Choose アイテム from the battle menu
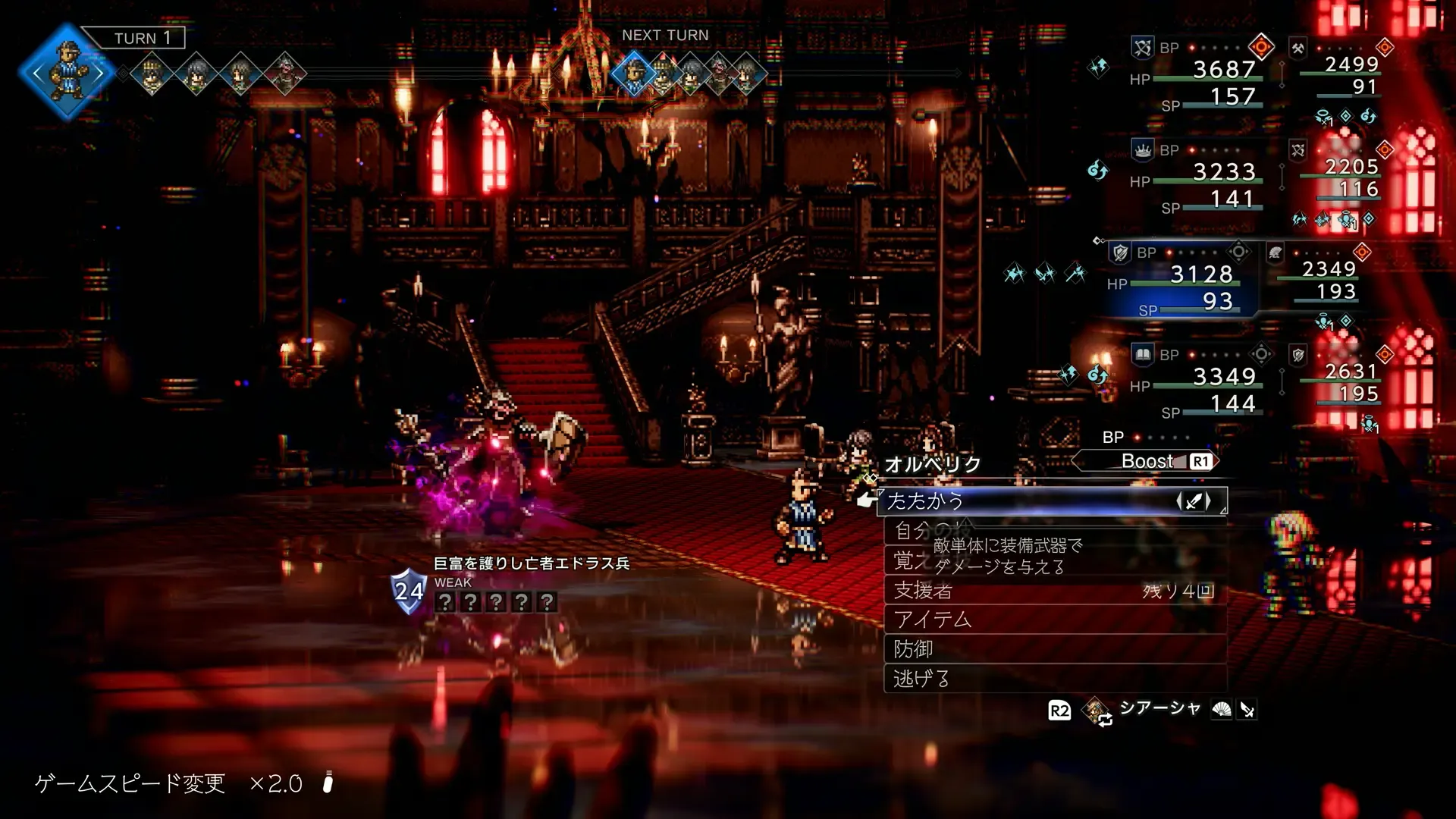The width and height of the screenshot is (1456, 819). tap(1054, 620)
